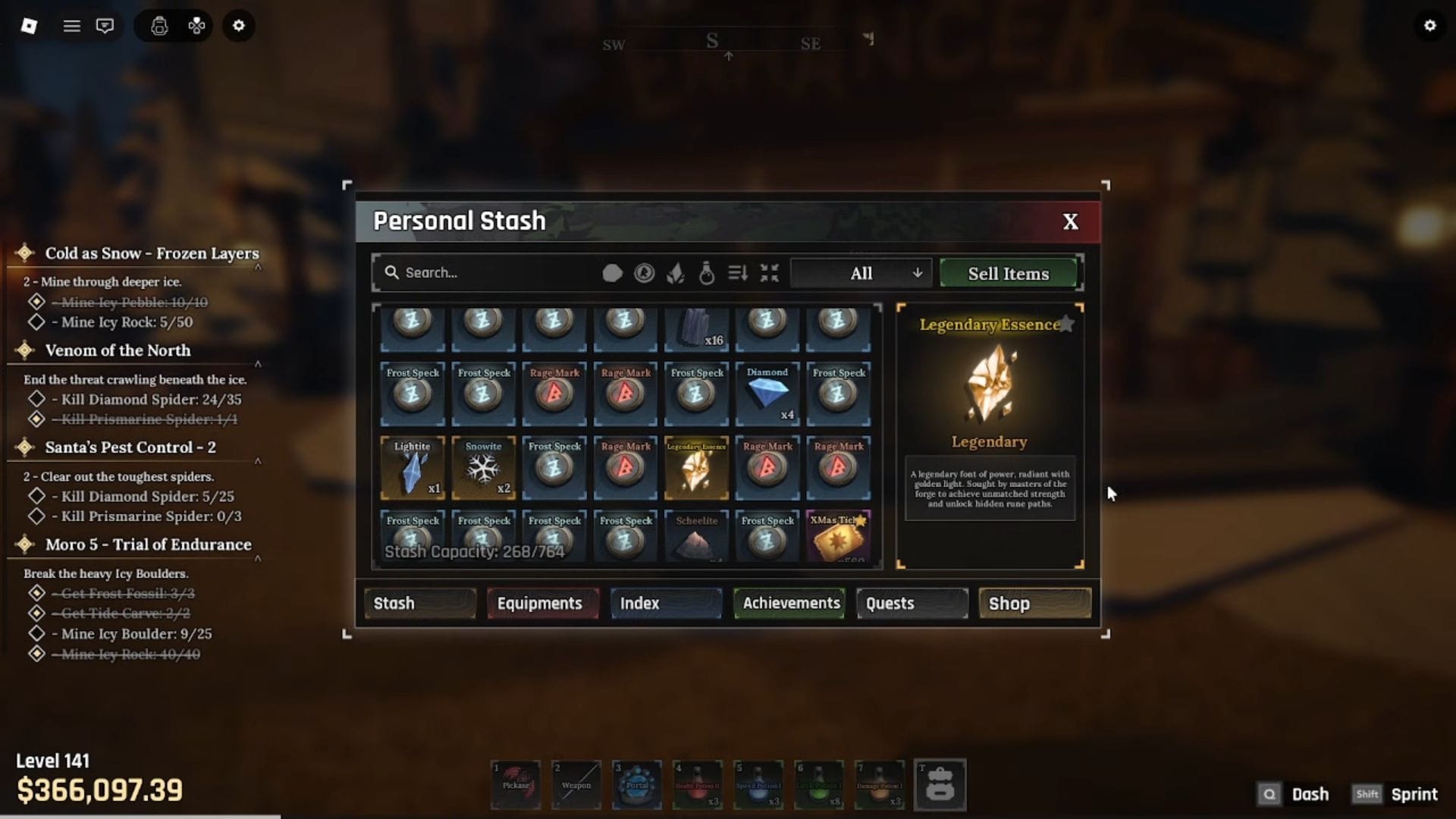Use the Health Potion in slot 4
Screen dimensions: 1456x819
698,785
